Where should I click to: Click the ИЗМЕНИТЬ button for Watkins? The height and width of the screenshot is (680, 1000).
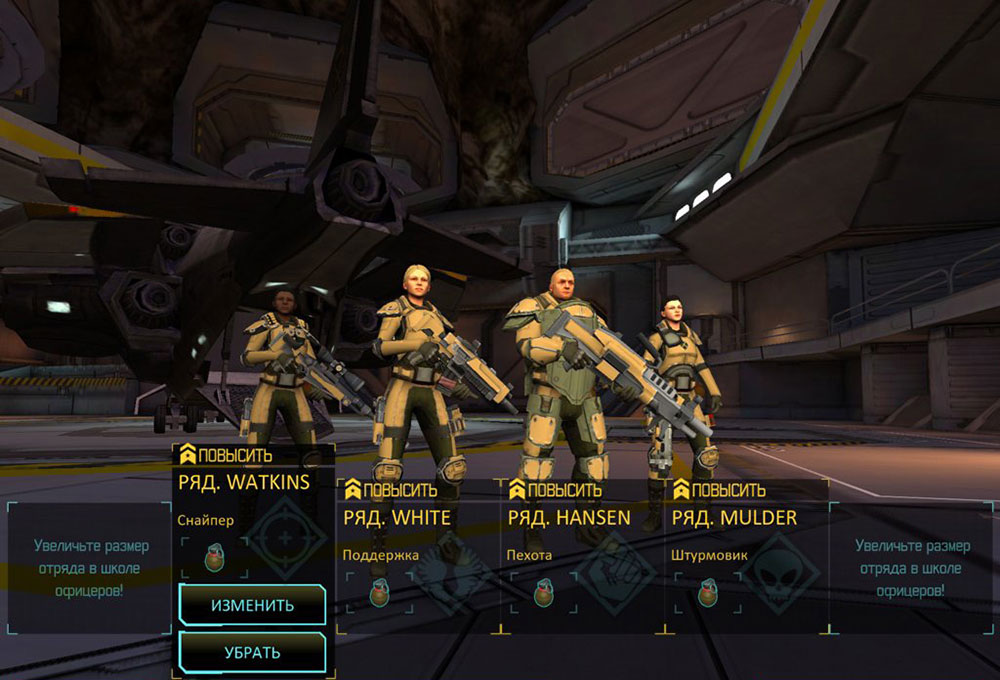(x=252, y=605)
